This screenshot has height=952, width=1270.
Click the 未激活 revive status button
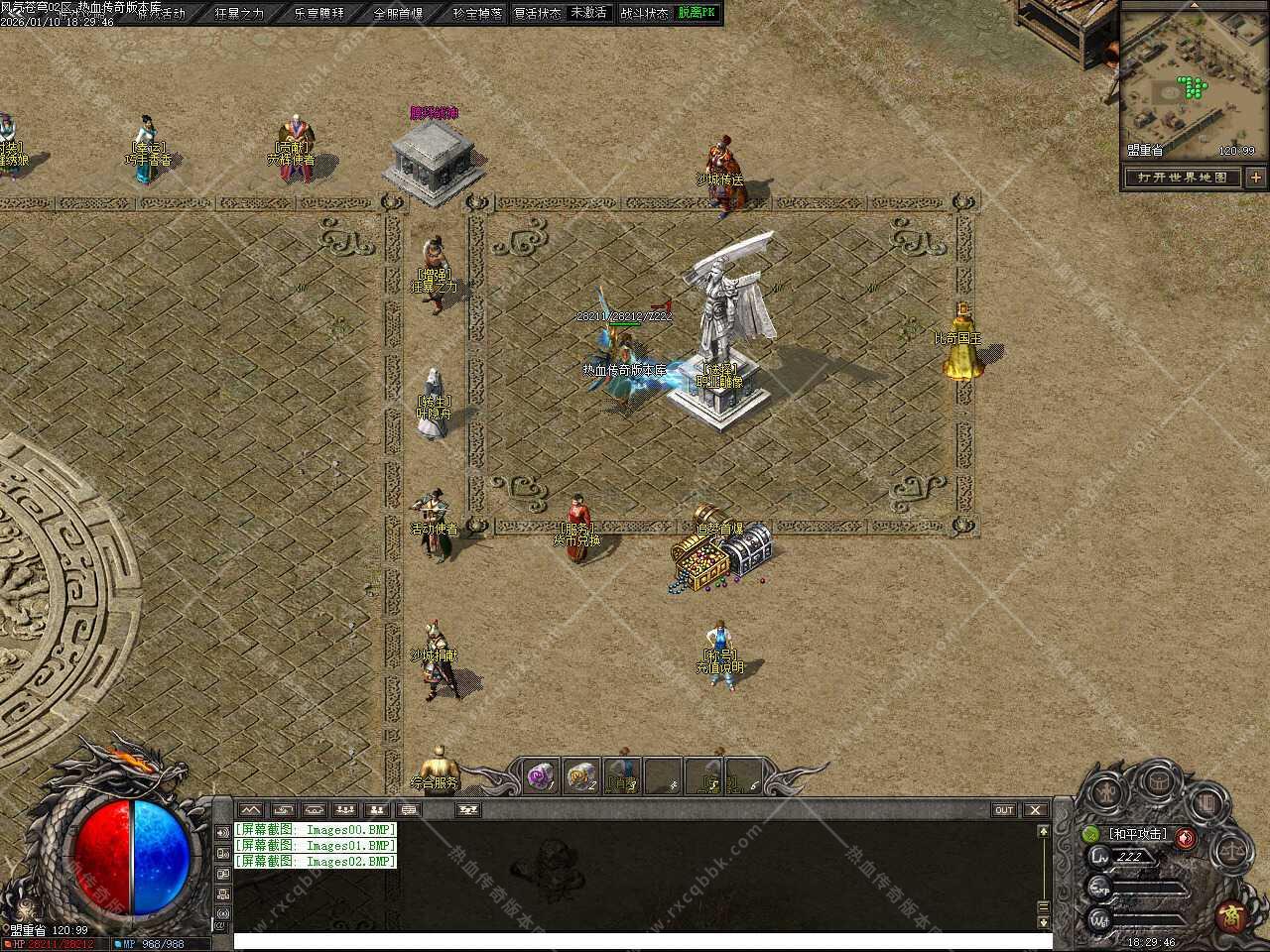588,13
